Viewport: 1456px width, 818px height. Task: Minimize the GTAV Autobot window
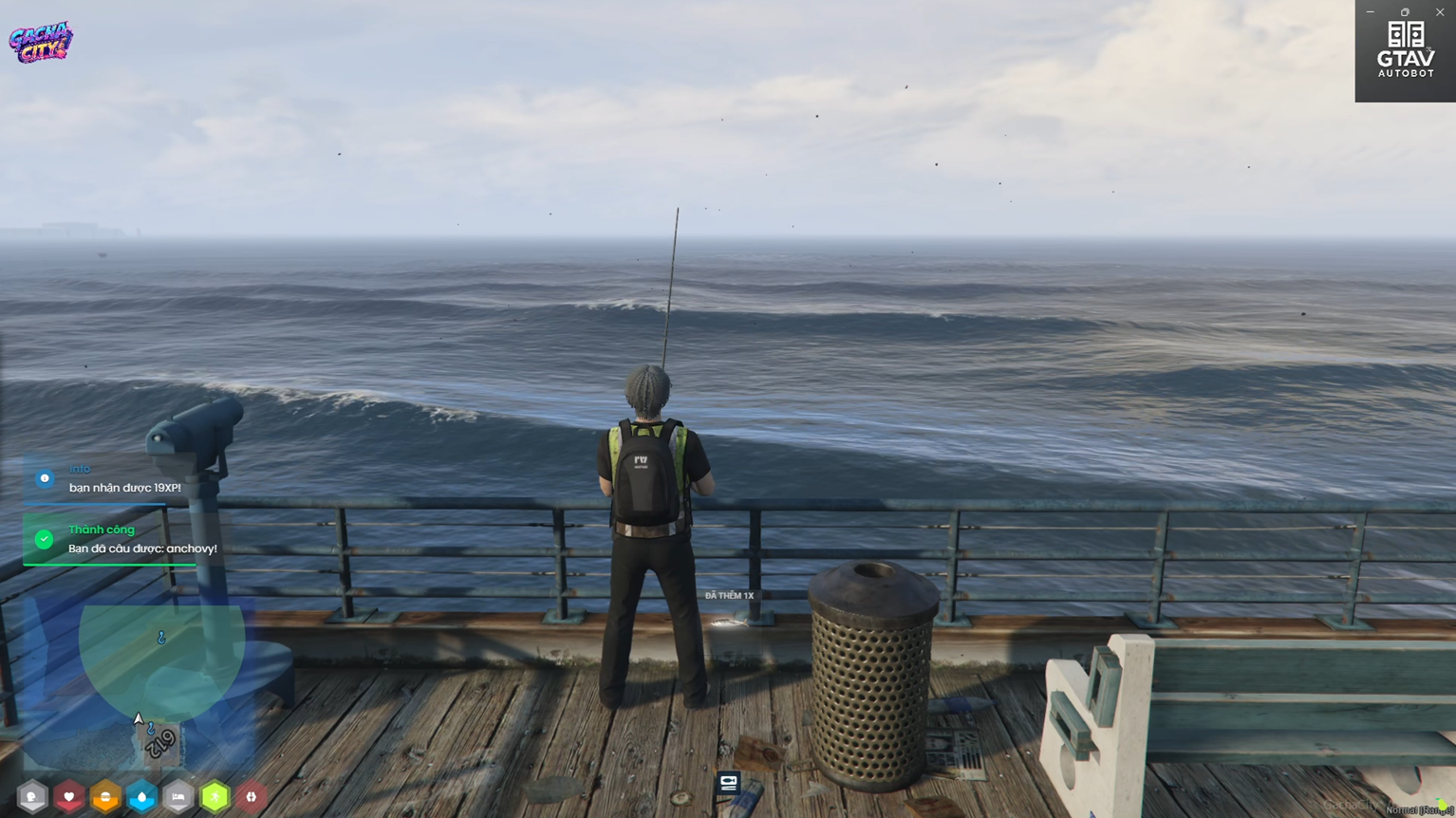click(1370, 12)
